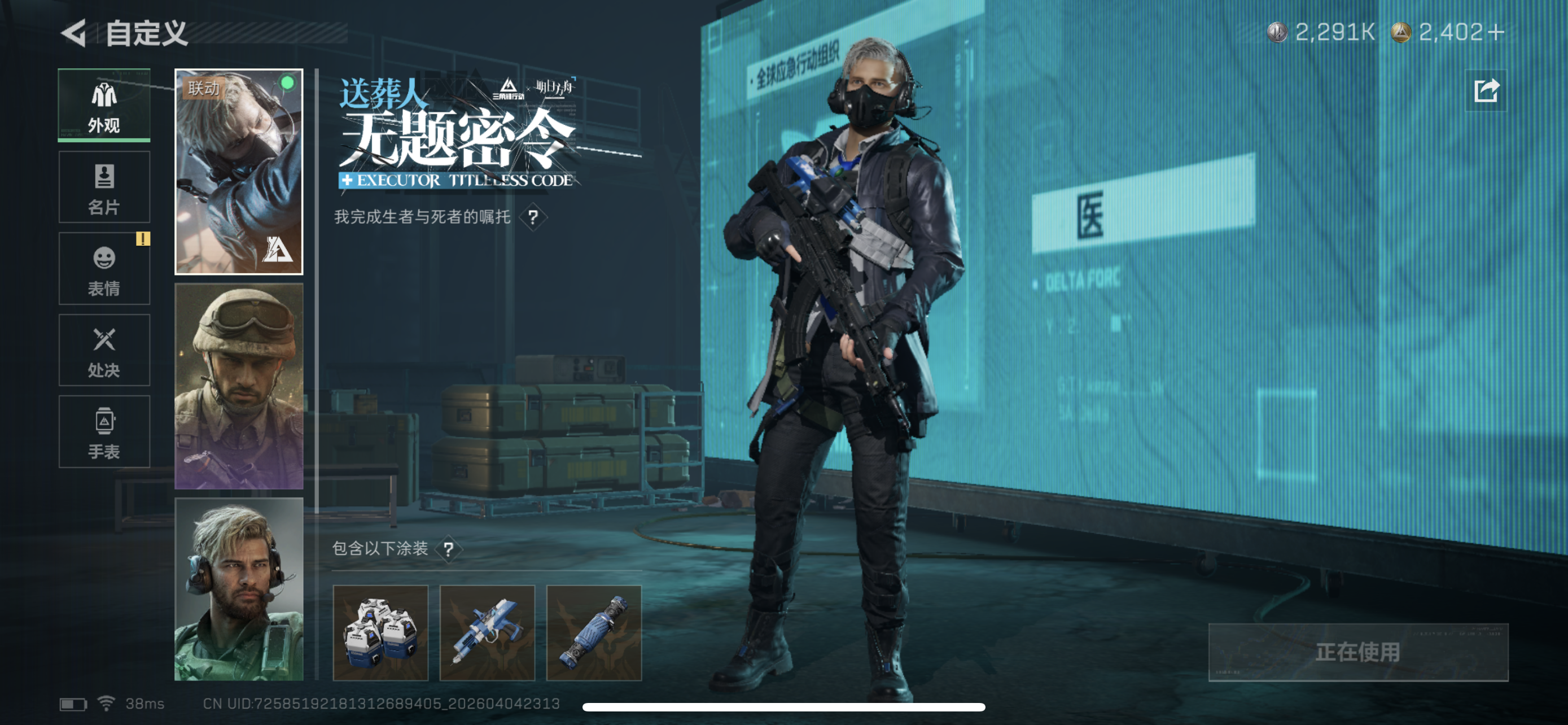Select the 名片 name card section
This screenshot has height=725, width=1568.
point(103,187)
